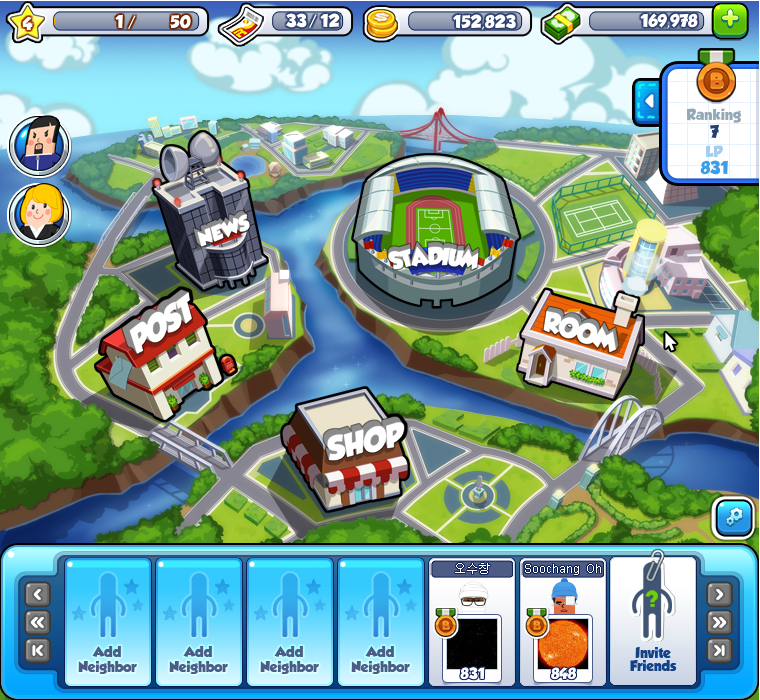Go to first neighbor in list
Image resolution: width=760 pixels, height=700 pixels.
point(37,650)
